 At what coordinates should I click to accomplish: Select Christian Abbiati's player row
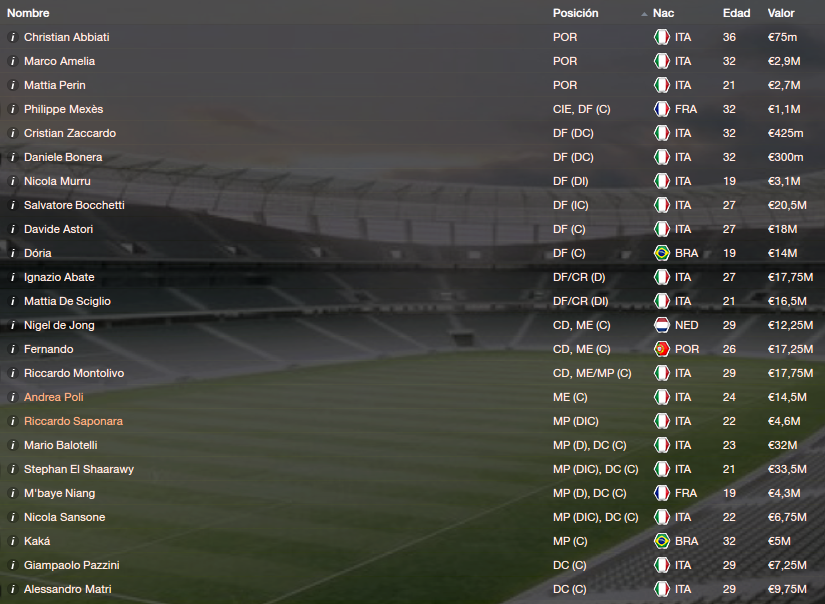click(67, 37)
